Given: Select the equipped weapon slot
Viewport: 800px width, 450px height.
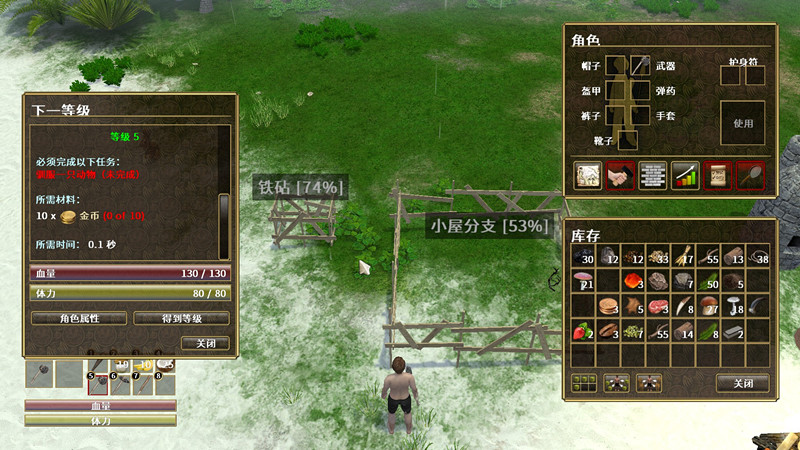Looking at the screenshot, I should click(x=641, y=66).
